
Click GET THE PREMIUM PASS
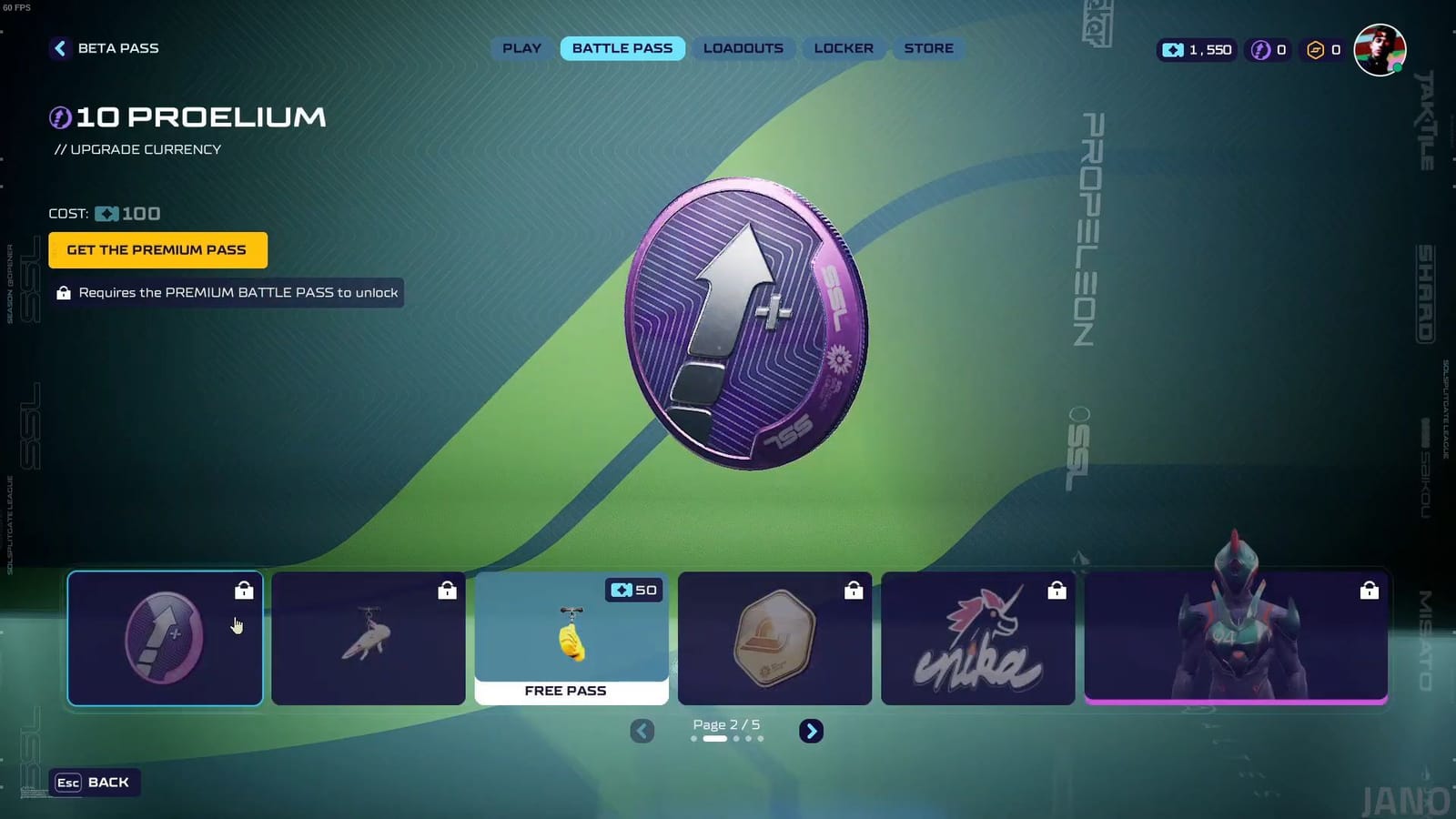pyautogui.click(x=157, y=249)
